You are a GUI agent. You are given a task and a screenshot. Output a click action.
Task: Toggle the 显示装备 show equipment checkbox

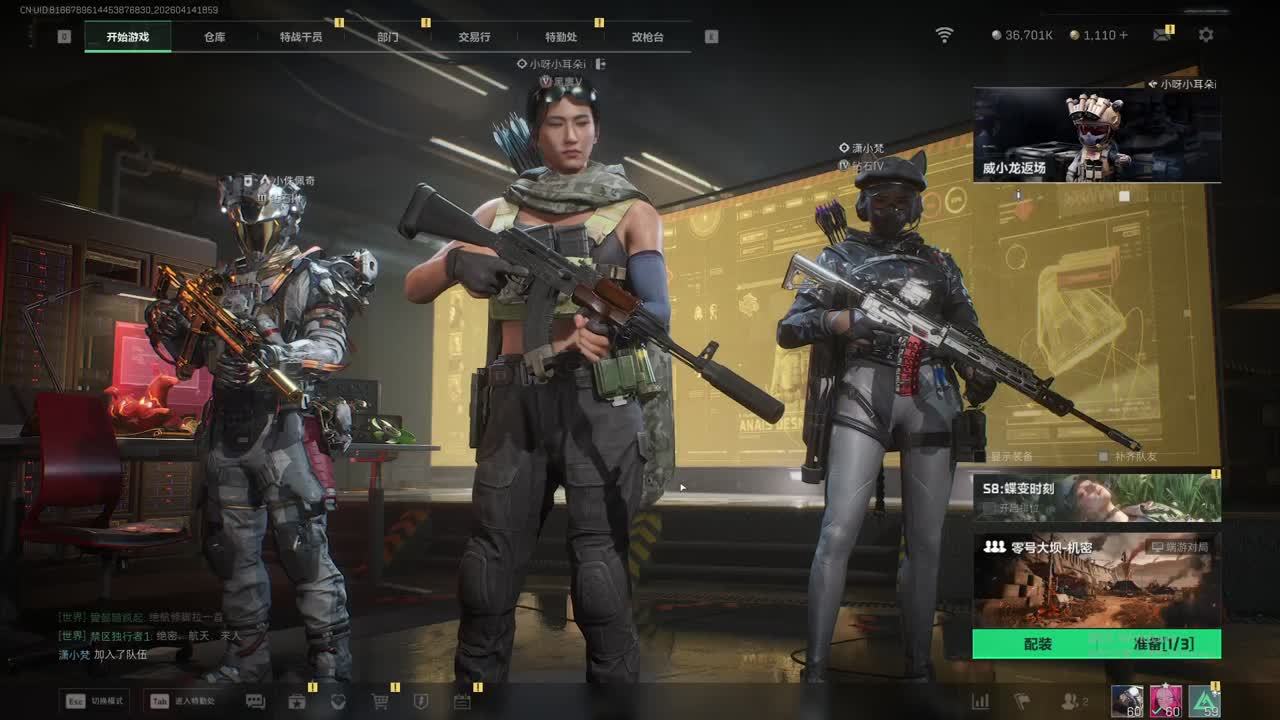click(x=981, y=457)
